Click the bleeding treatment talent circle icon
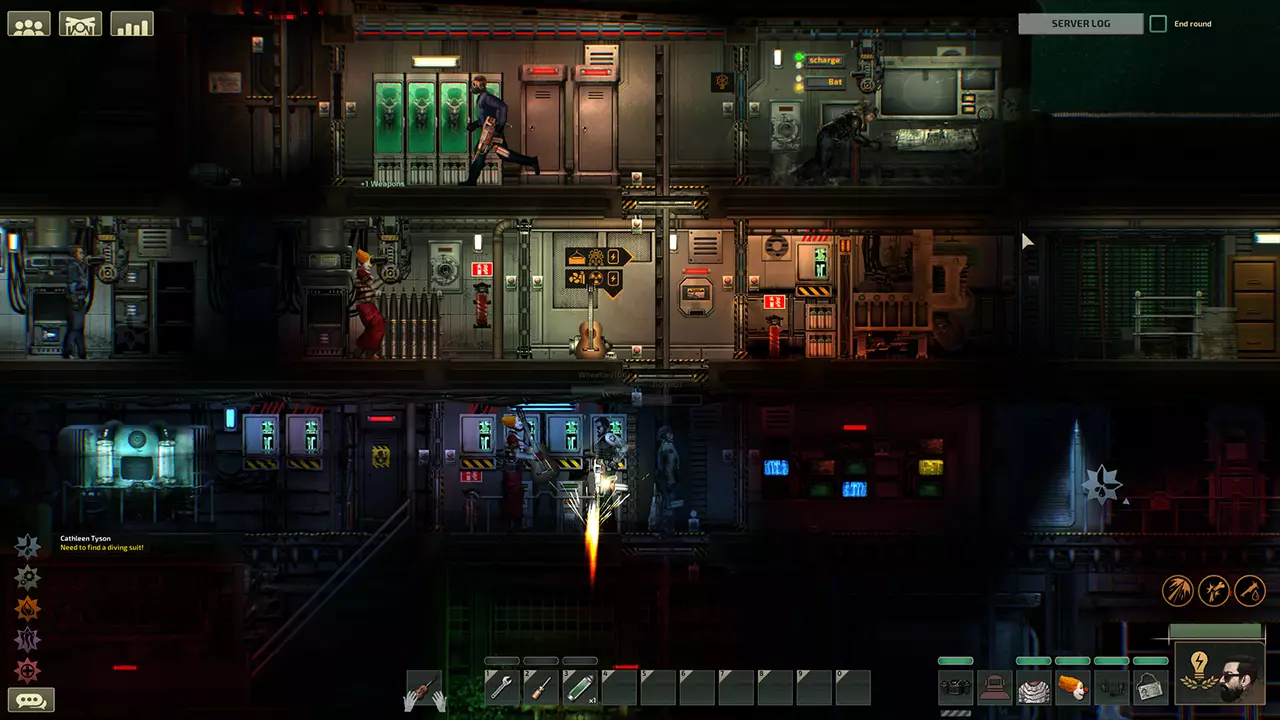Image resolution: width=1280 pixels, height=720 pixels. coord(1250,591)
